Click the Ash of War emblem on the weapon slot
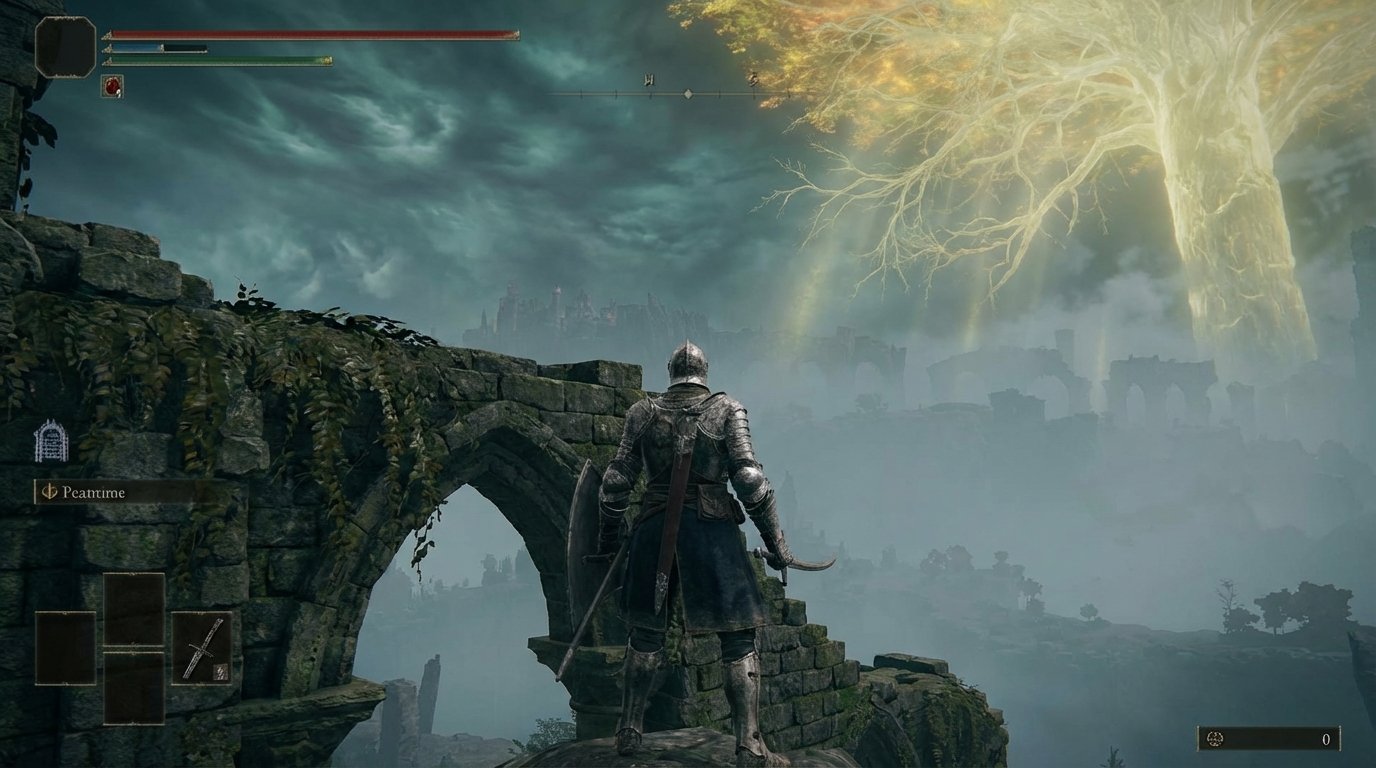Viewport: 1376px width, 768px height. [220, 670]
